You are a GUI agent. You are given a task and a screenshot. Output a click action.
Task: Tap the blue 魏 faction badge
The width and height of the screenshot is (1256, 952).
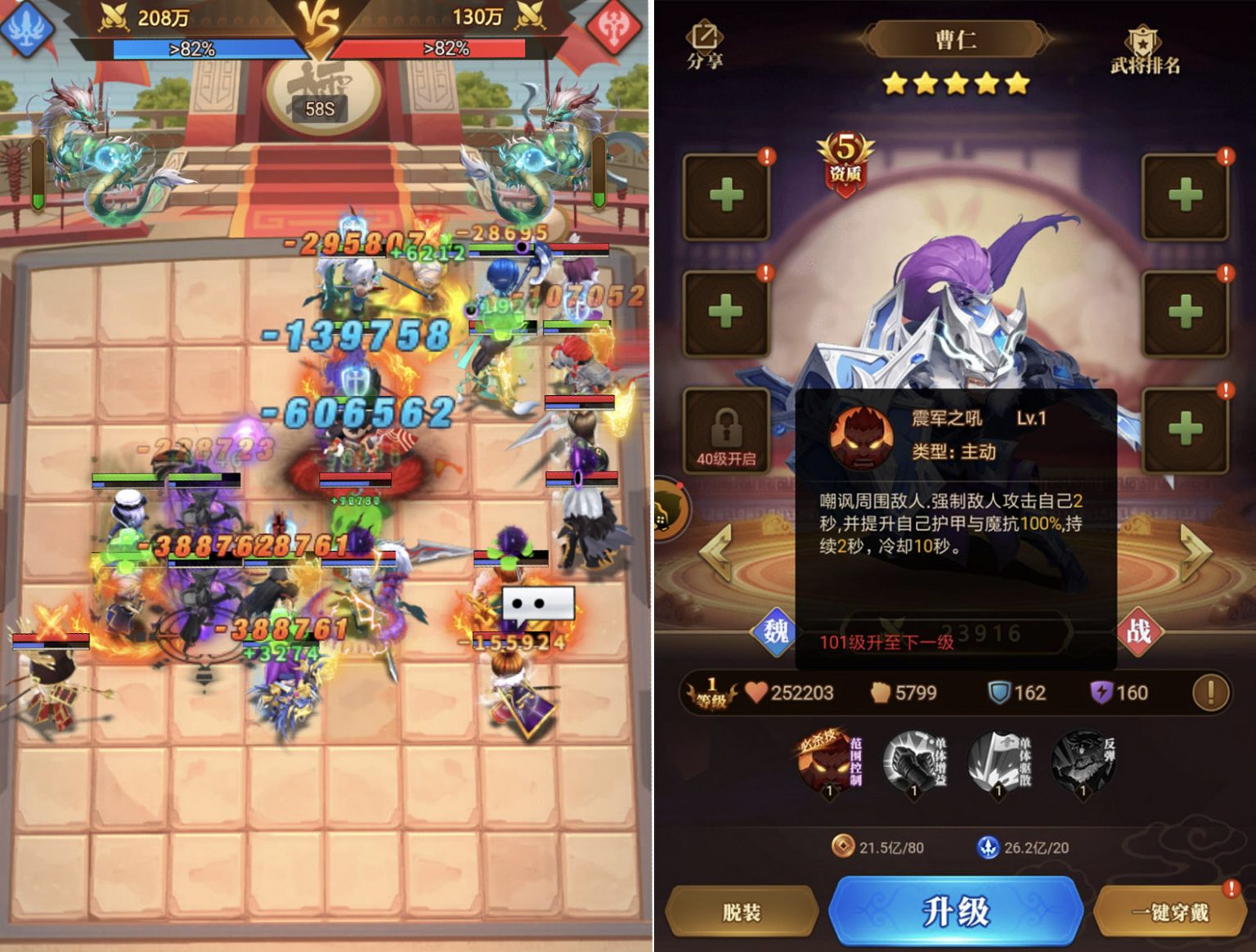pyautogui.click(x=774, y=631)
